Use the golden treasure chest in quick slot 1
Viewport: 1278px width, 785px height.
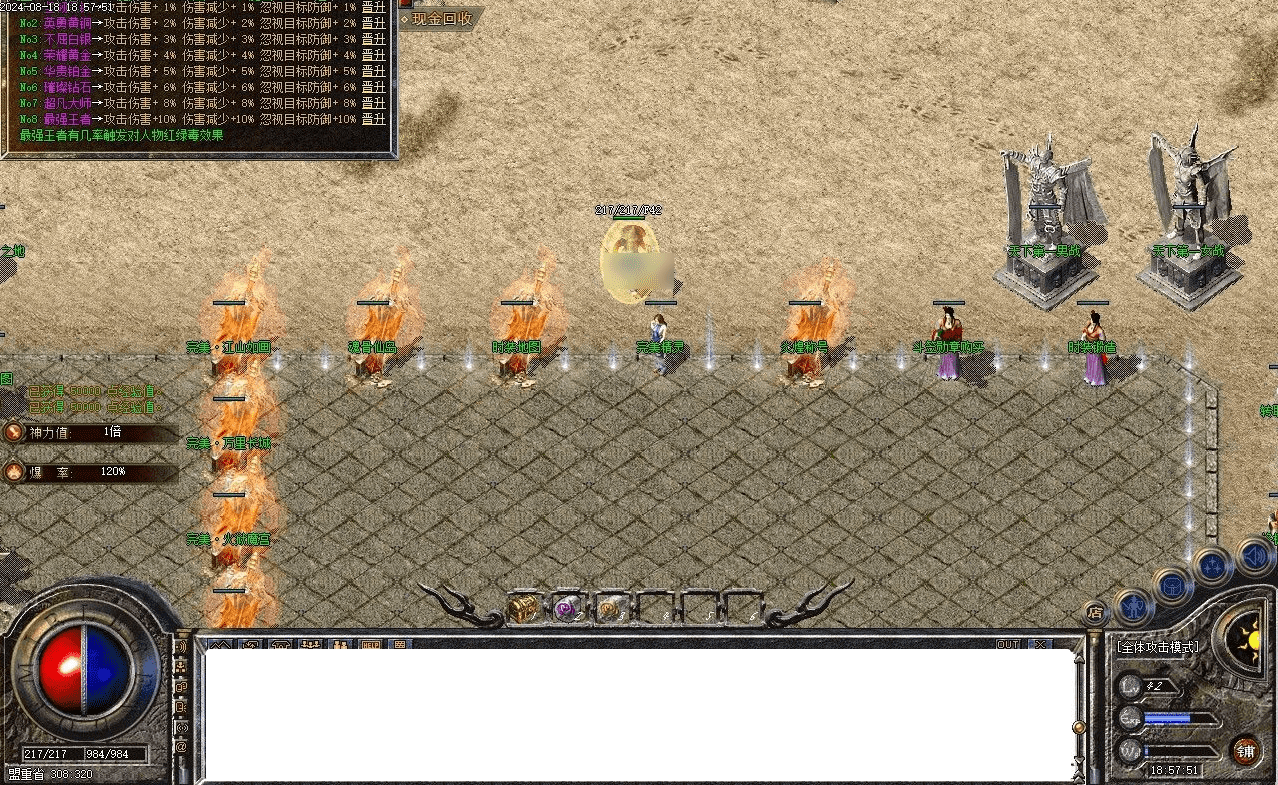[x=523, y=607]
